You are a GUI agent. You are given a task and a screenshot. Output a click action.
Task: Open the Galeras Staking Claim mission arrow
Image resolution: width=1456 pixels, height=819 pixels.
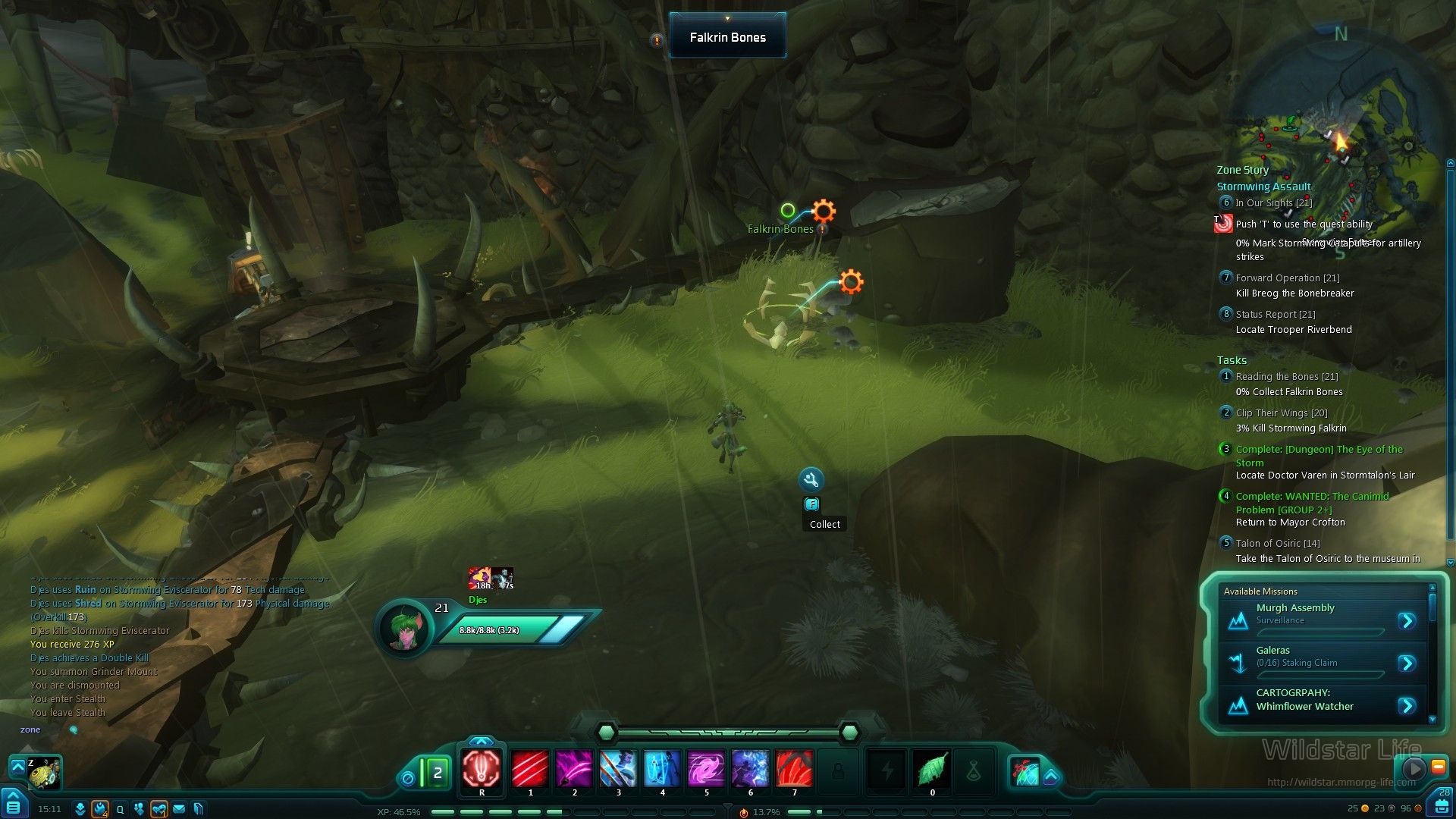[x=1407, y=664]
